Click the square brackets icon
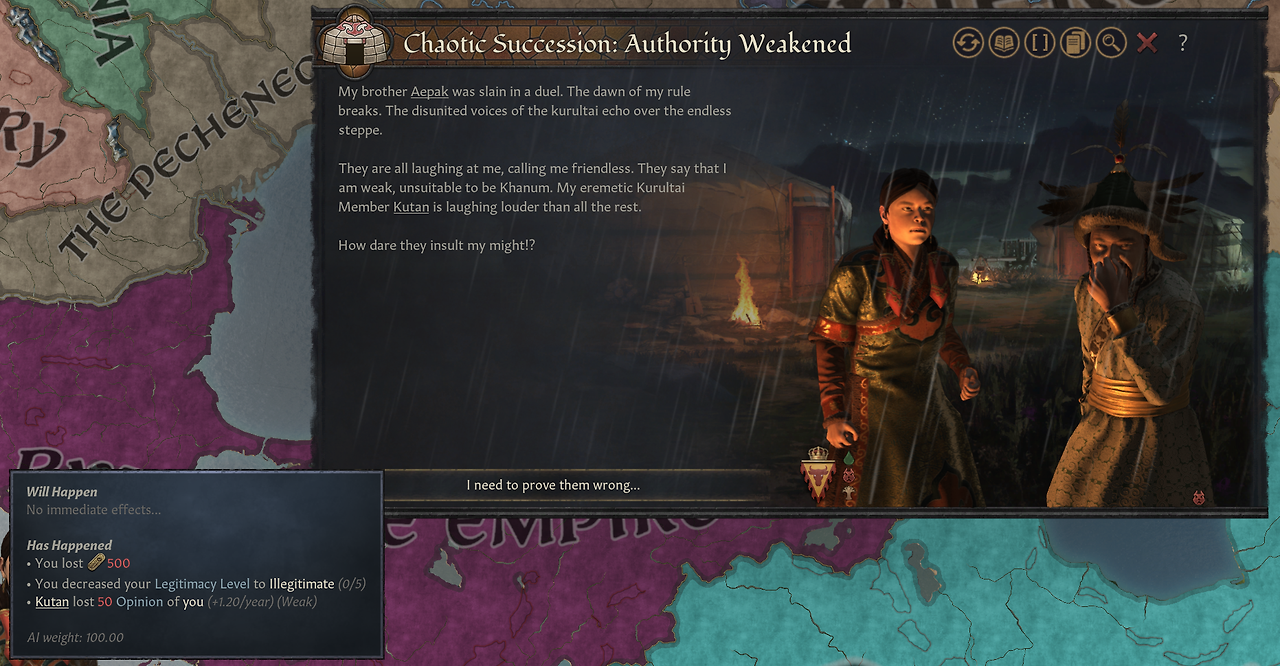 coord(1040,43)
